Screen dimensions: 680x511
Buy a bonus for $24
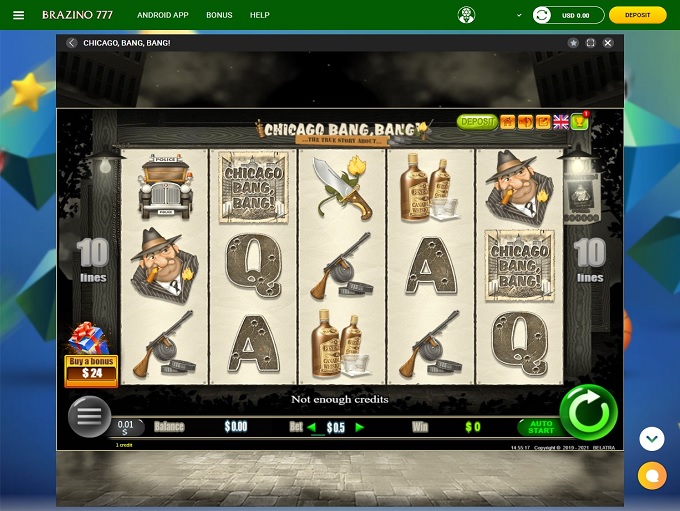[x=91, y=368]
